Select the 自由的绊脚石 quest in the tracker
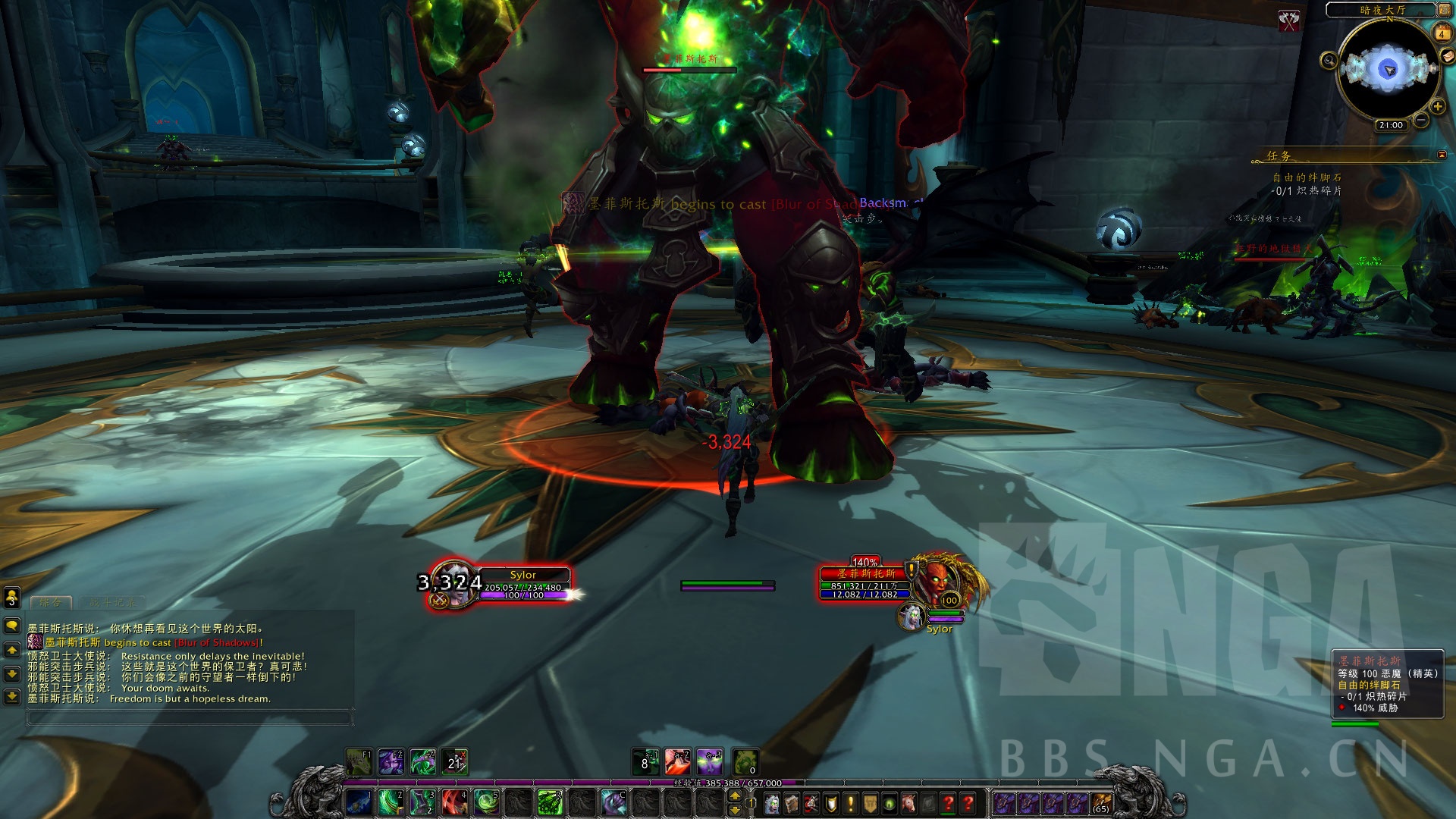1456x819 pixels. click(1307, 177)
